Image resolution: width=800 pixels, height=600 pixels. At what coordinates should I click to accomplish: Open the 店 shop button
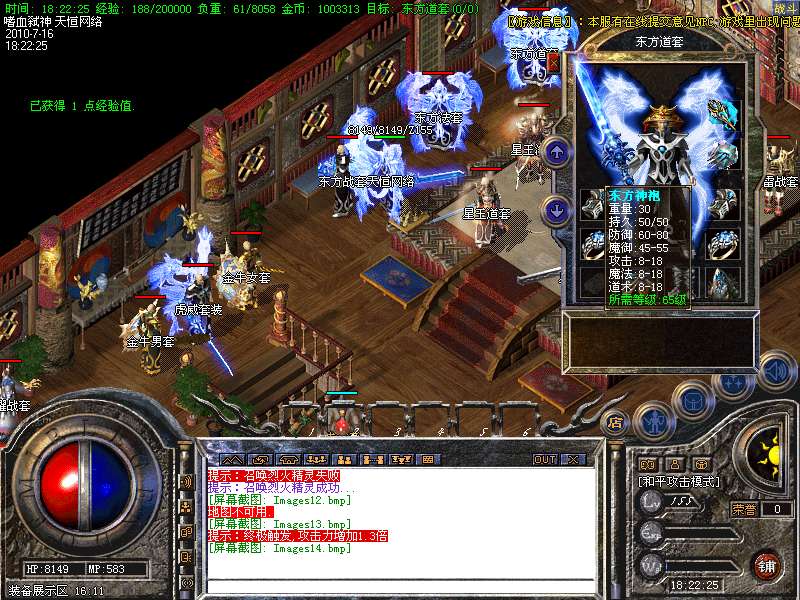point(616,421)
